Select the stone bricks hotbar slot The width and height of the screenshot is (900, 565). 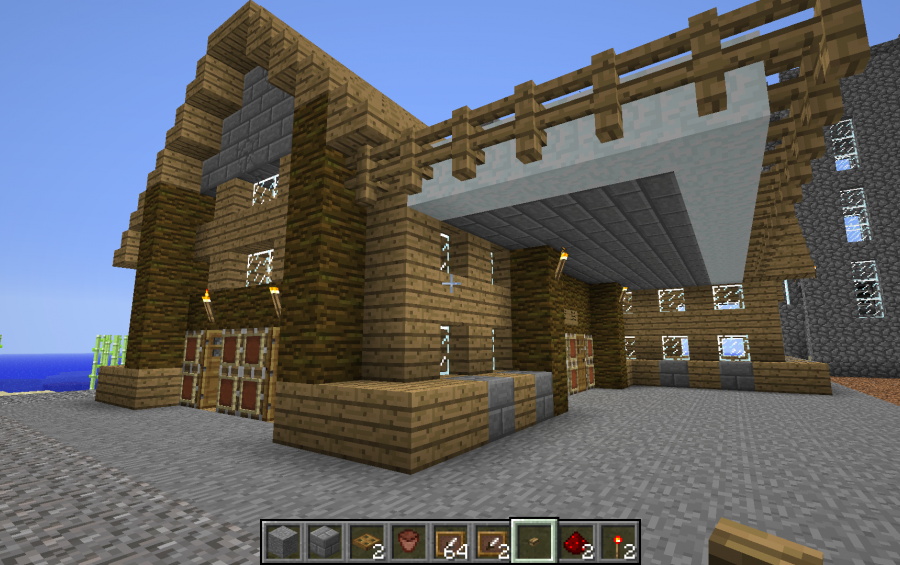pos(324,542)
